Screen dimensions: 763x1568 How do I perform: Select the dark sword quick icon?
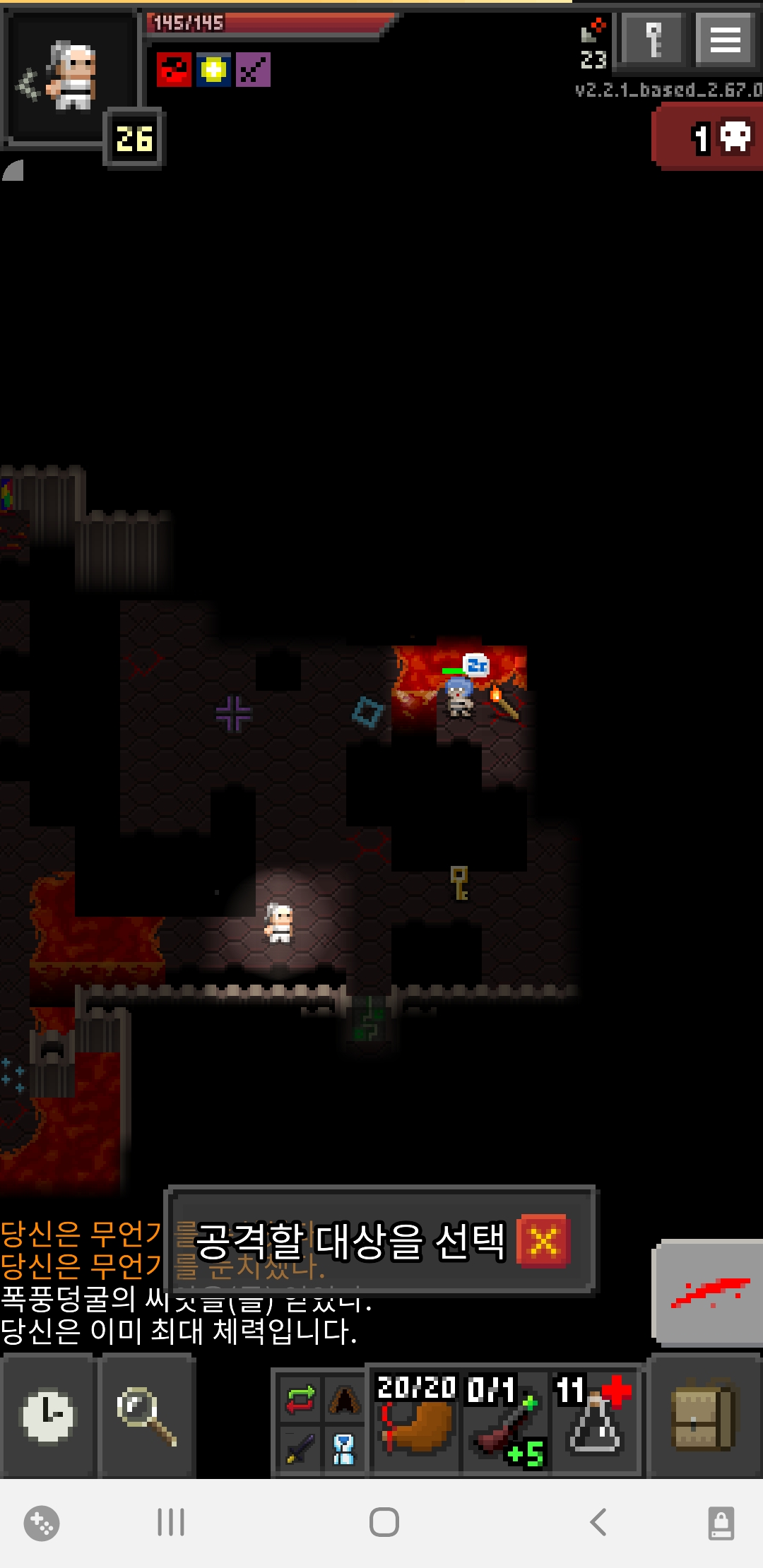(300, 1448)
